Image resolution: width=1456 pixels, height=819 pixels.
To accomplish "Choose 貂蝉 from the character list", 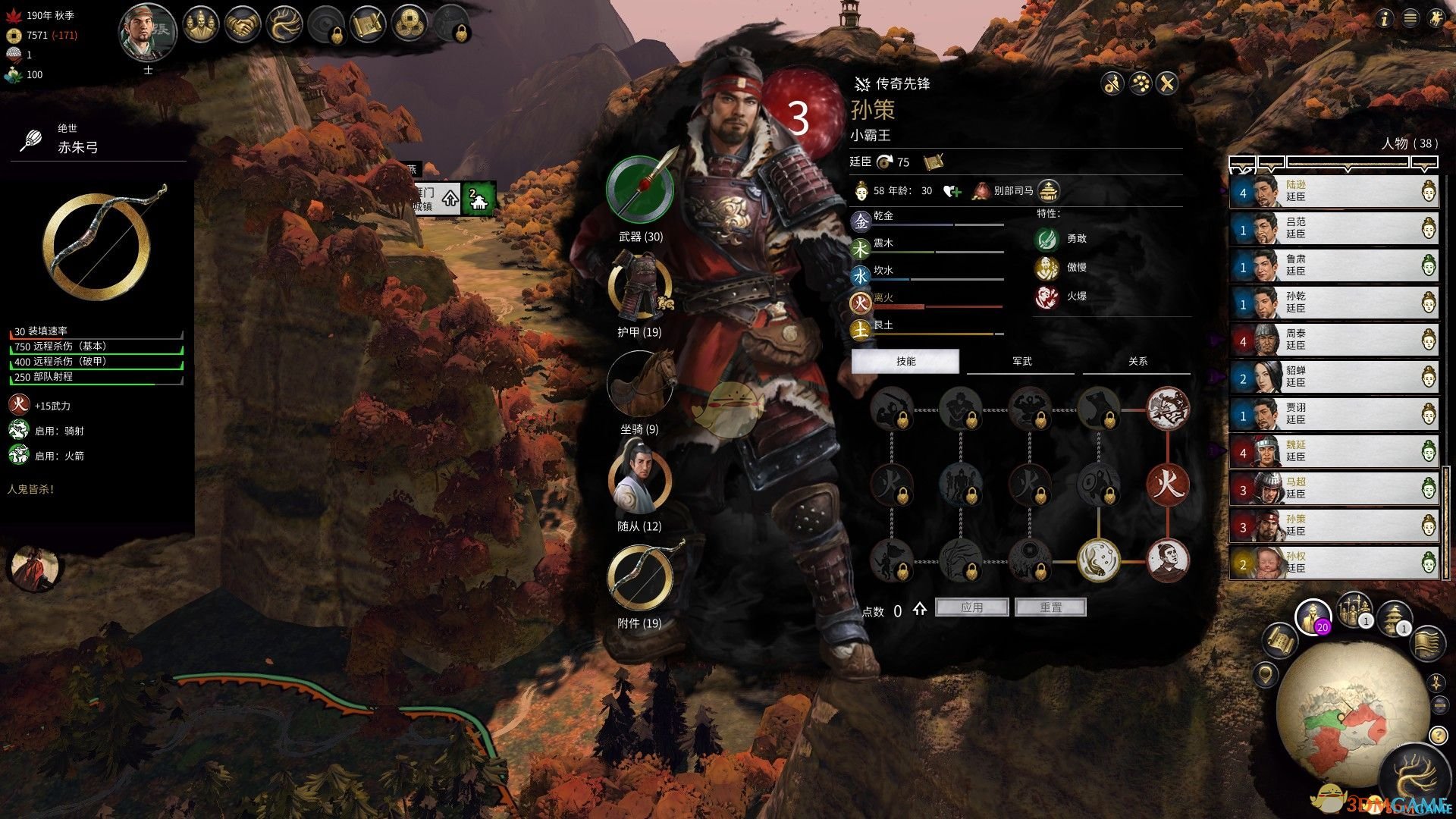I will tap(1333, 377).
